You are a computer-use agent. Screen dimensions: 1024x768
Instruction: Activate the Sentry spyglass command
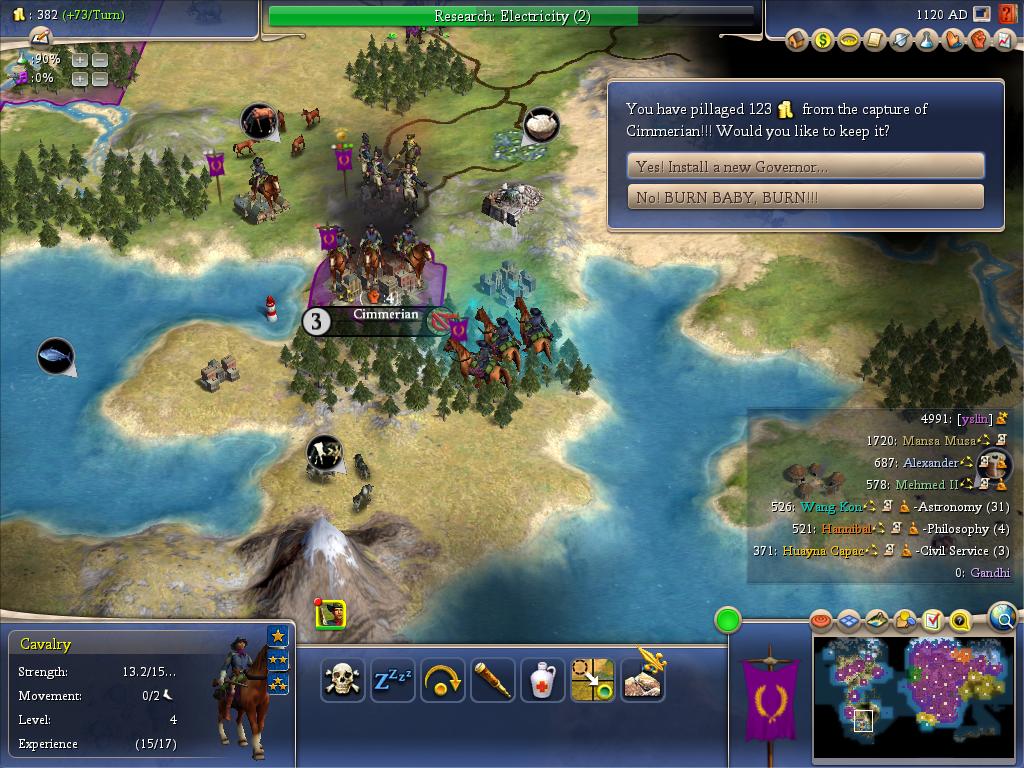click(x=492, y=681)
